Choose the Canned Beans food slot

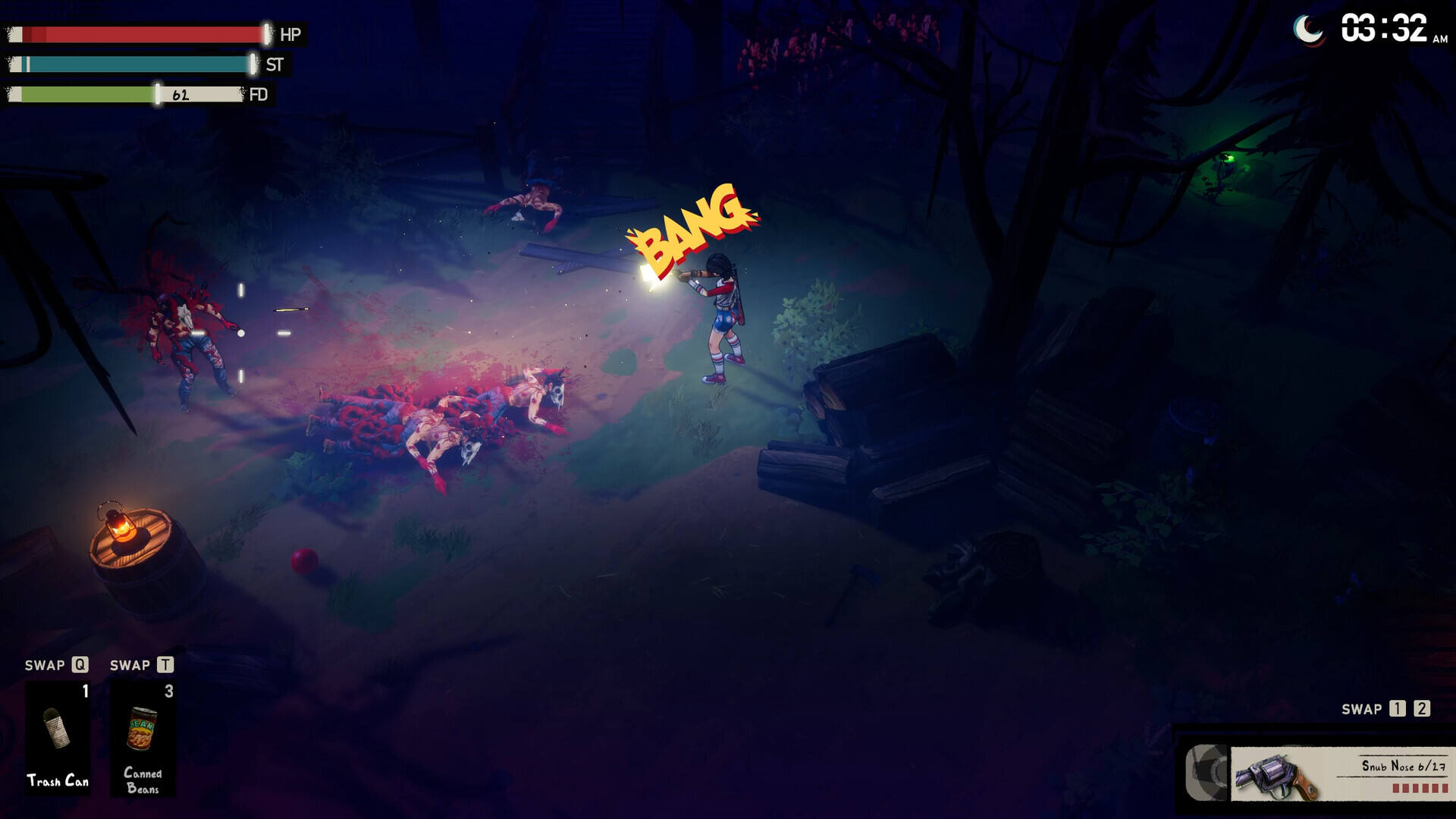pyautogui.click(x=143, y=736)
